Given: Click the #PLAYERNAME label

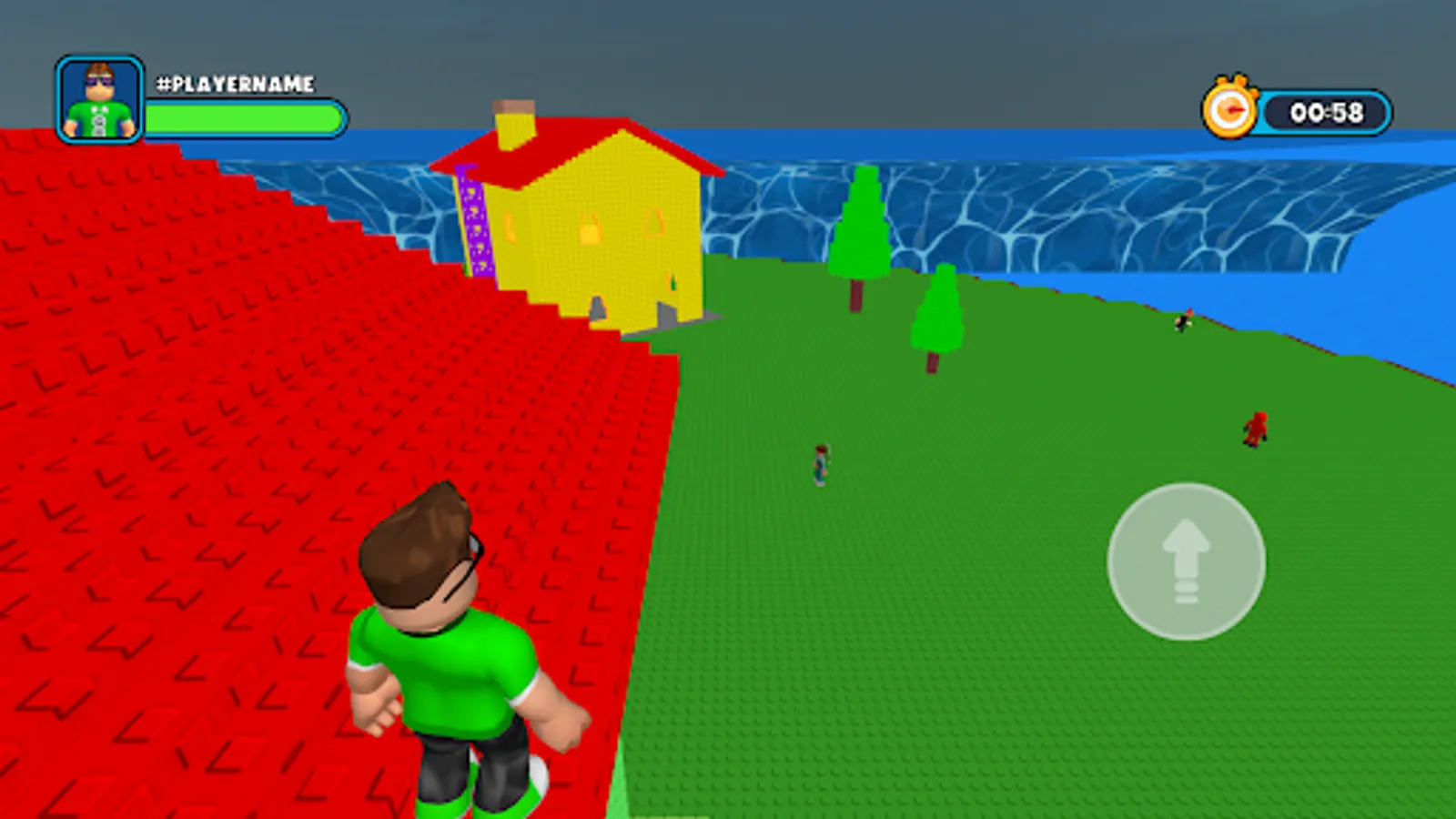Looking at the screenshot, I should pyautogui.click(x=235, y=83).
